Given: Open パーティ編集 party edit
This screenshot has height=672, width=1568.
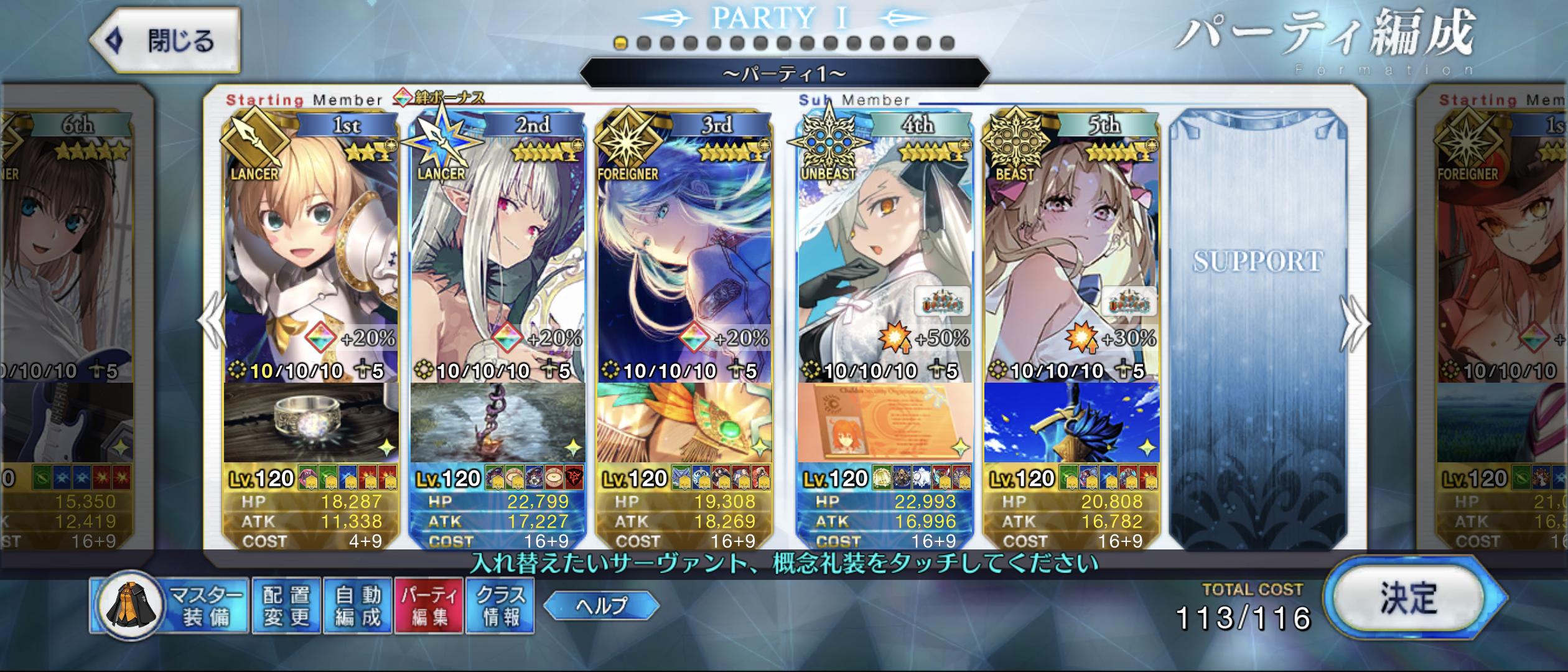Looking at the screenshot, I should [x=429, y=606].
